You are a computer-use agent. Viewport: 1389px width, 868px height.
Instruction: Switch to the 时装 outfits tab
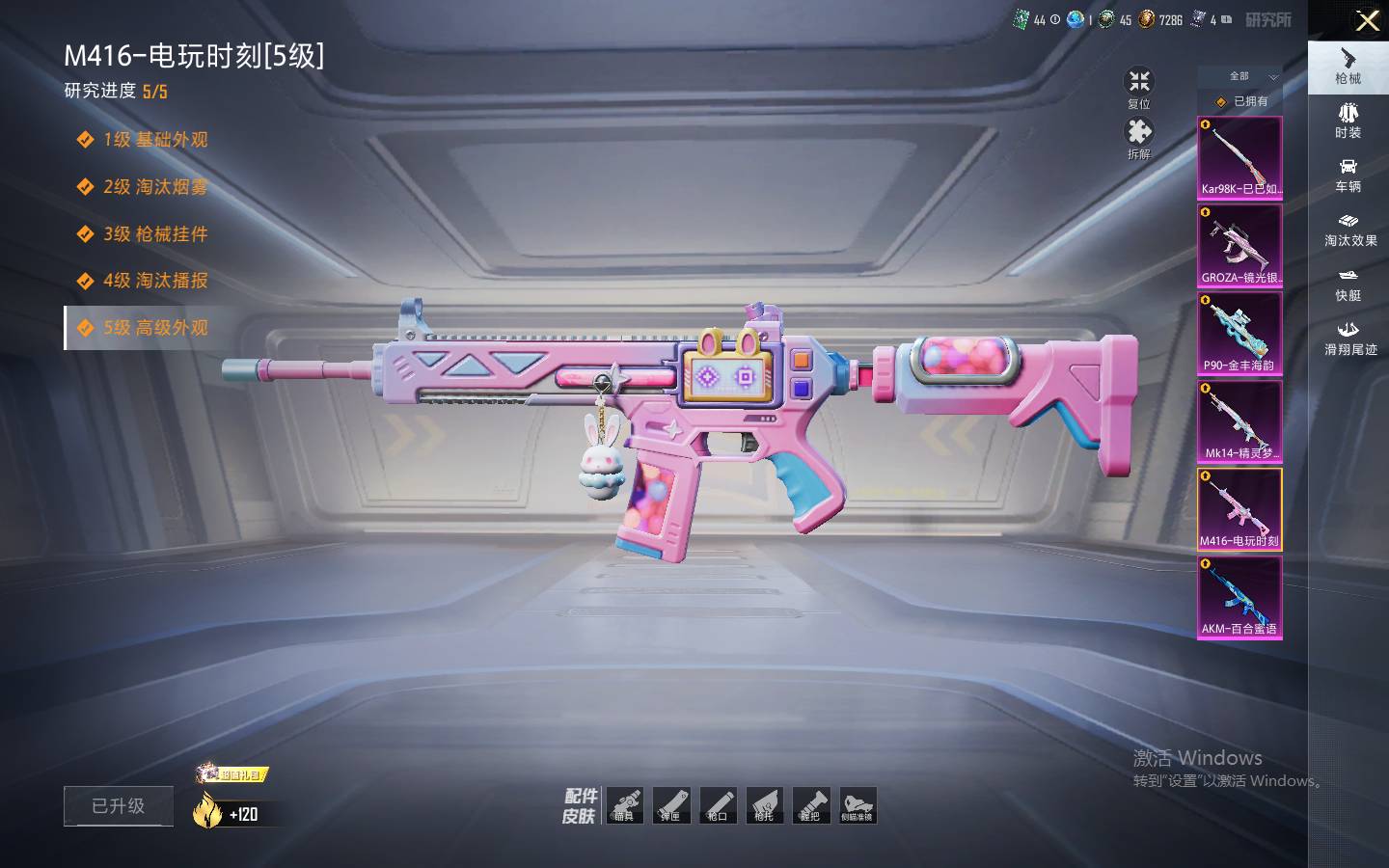1348,121
